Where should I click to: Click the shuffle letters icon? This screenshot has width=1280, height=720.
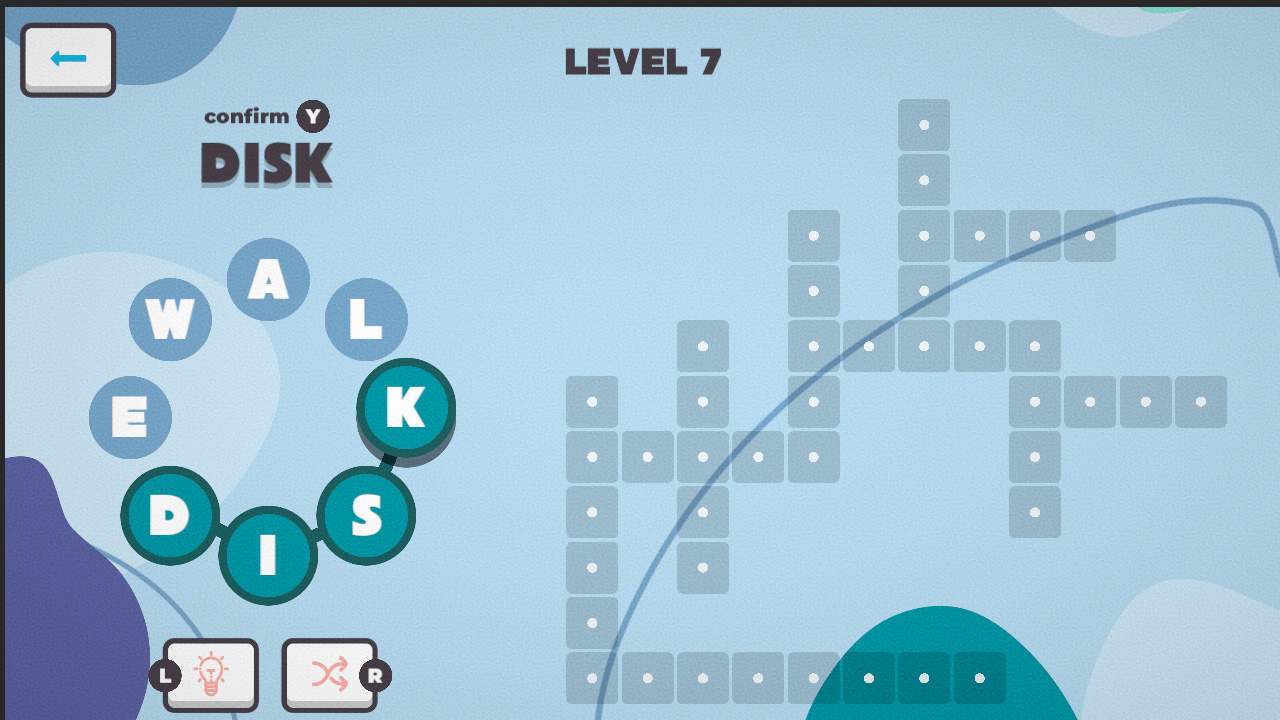click(x=330, y=674)
